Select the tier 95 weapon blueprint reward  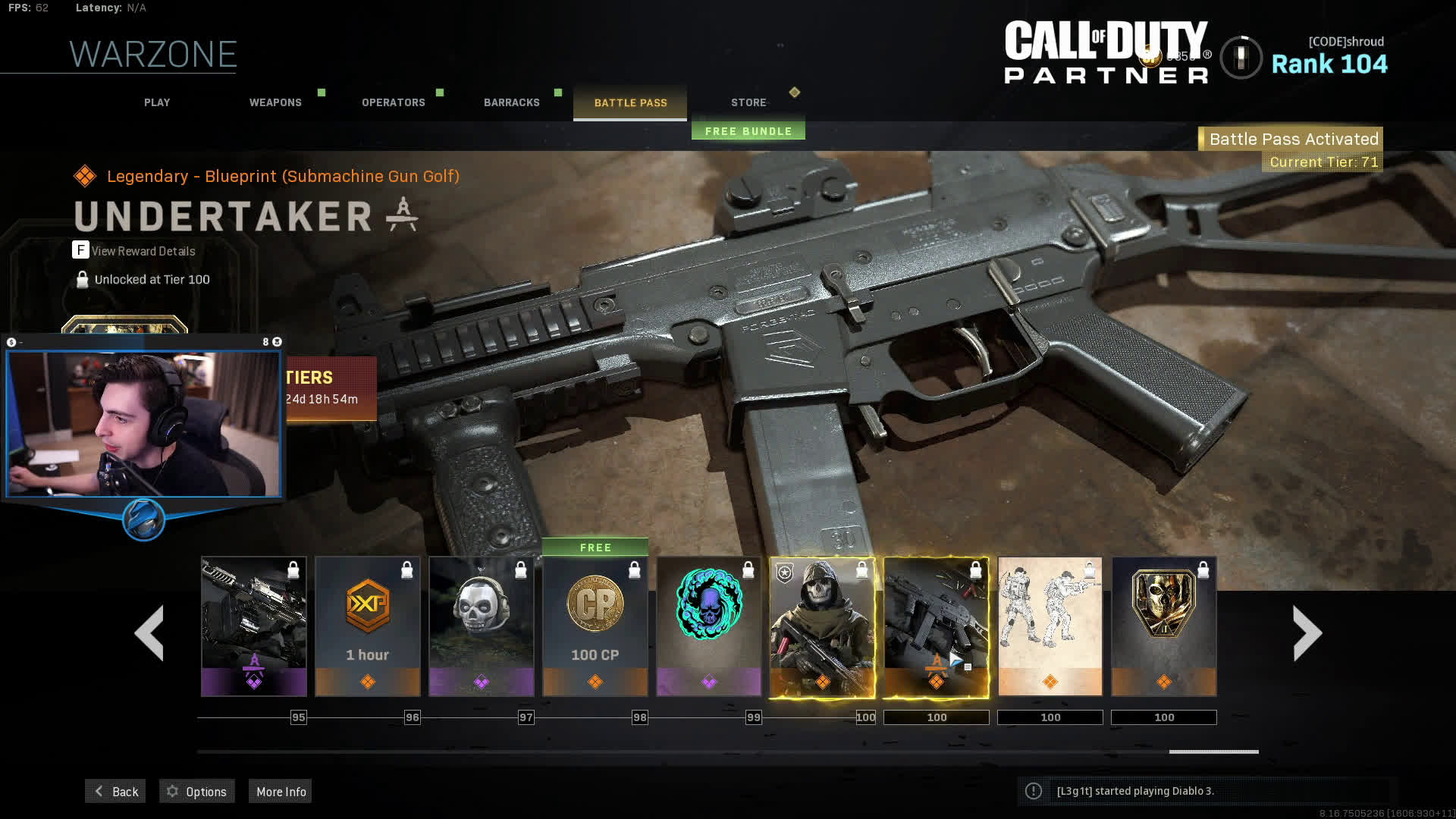click(x=254, y=626)
